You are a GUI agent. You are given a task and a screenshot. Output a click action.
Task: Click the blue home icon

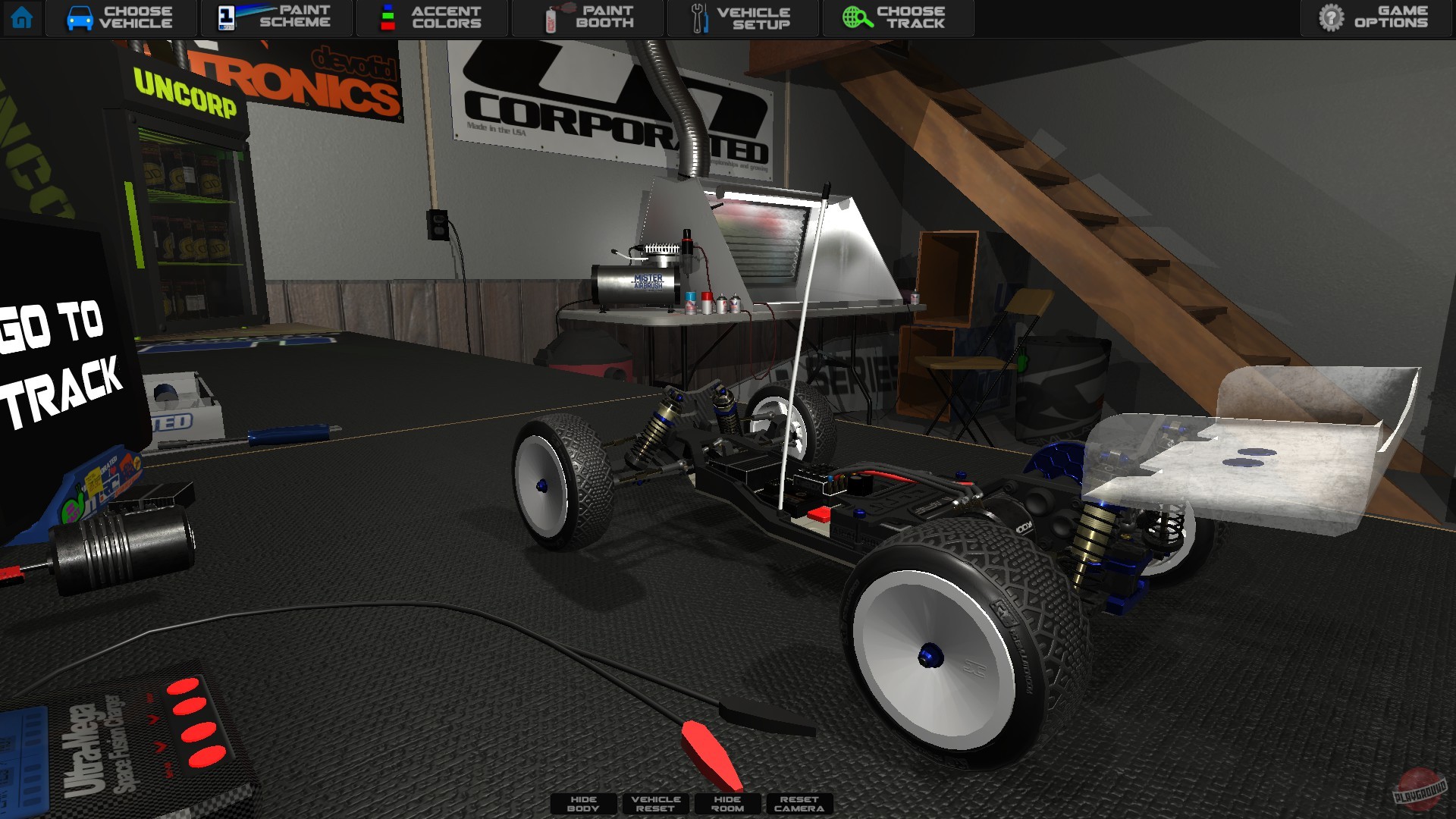click(x=24, y=17)
